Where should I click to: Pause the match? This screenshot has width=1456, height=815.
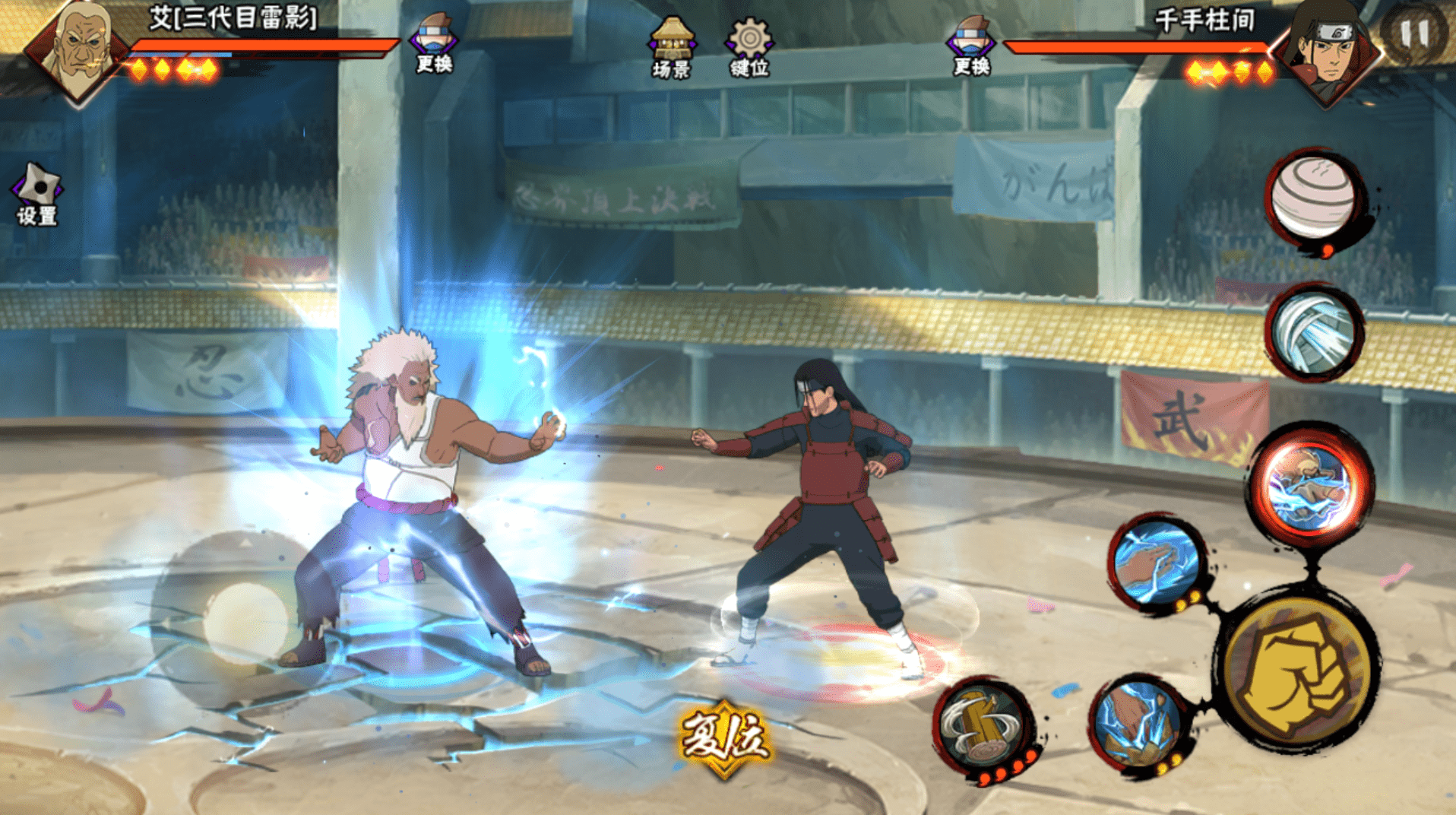pos(1414,34)
